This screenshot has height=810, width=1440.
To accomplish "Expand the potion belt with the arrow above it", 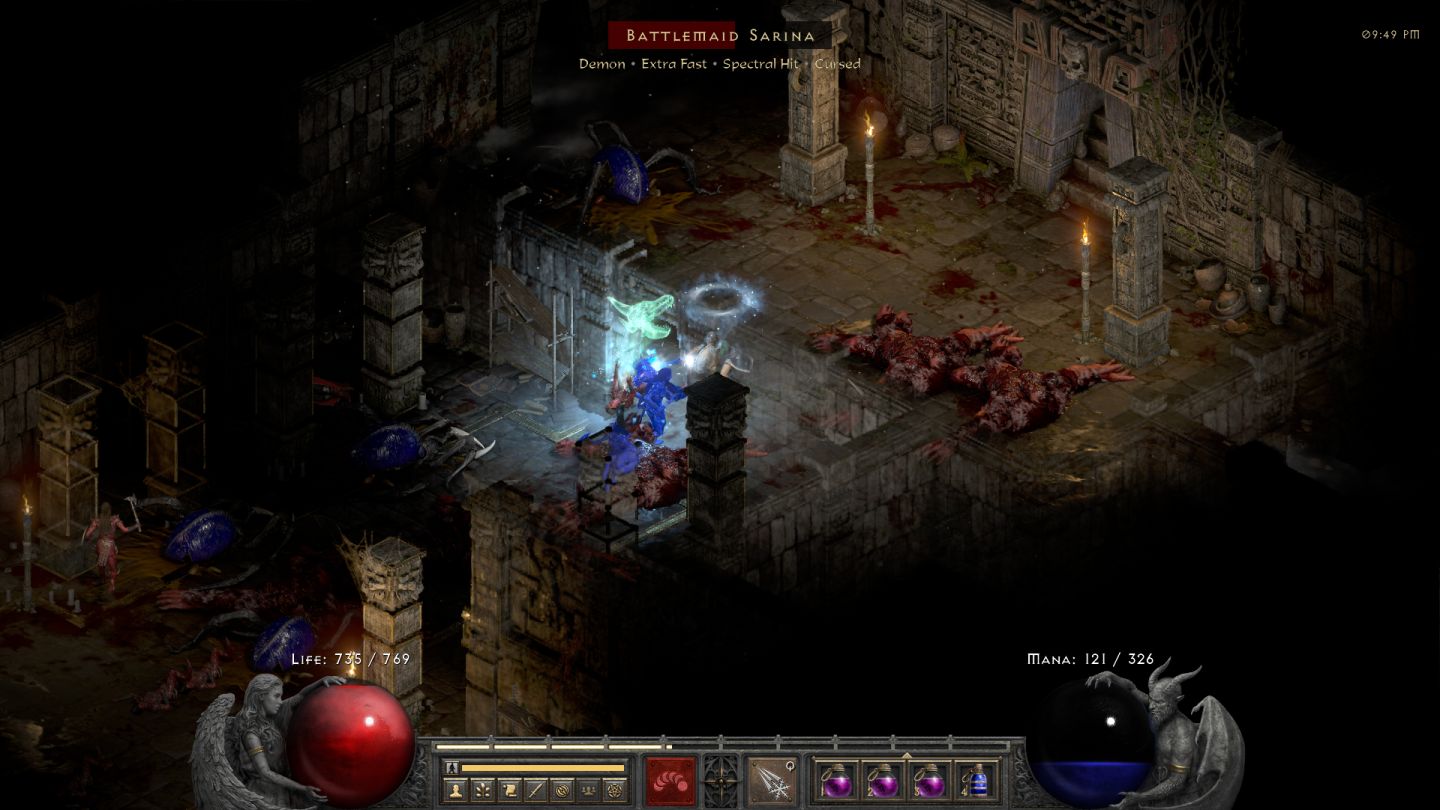I will point(907,756).
